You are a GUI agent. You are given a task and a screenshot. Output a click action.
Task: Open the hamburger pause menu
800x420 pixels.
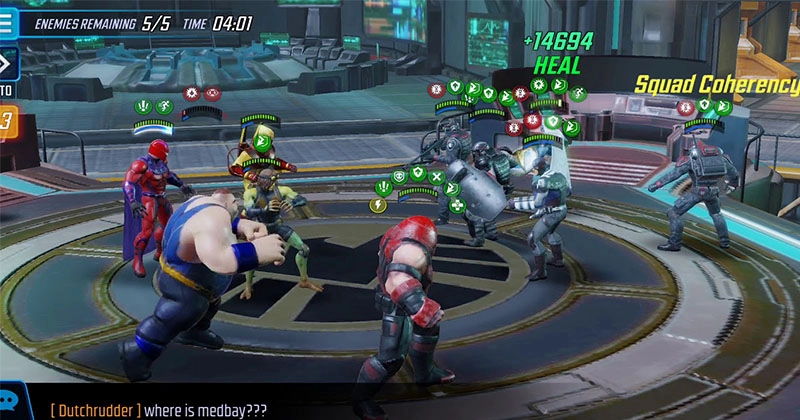point(6,21)
